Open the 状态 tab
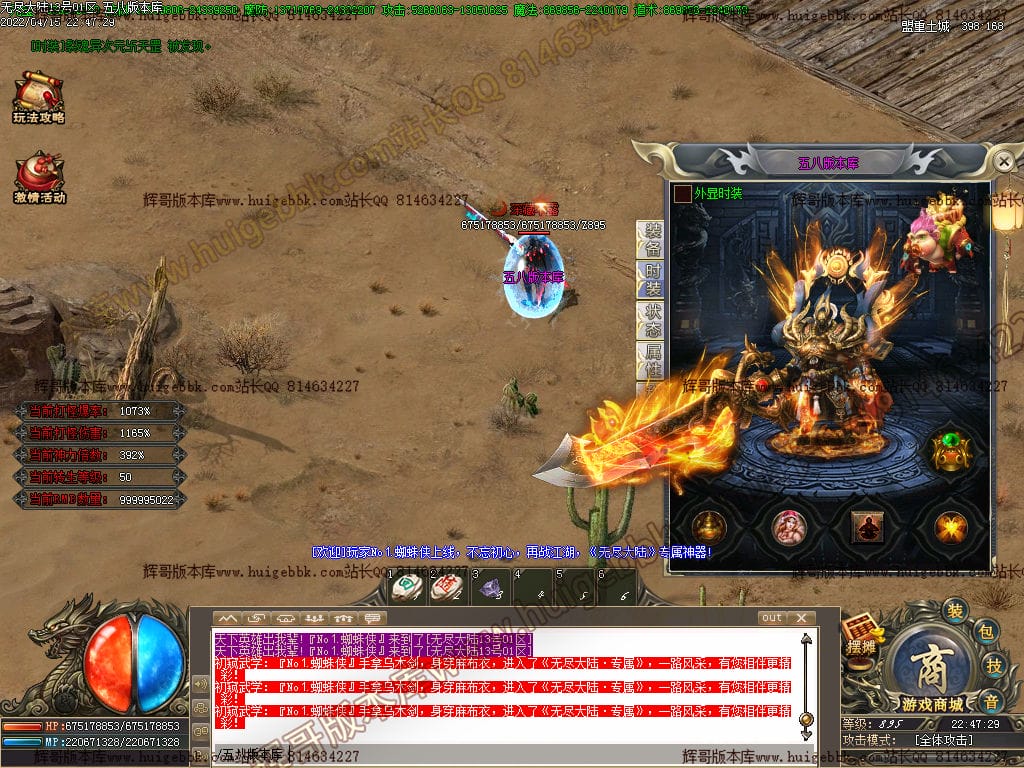This screenshot has width=1024, height=768. point(652,321)
